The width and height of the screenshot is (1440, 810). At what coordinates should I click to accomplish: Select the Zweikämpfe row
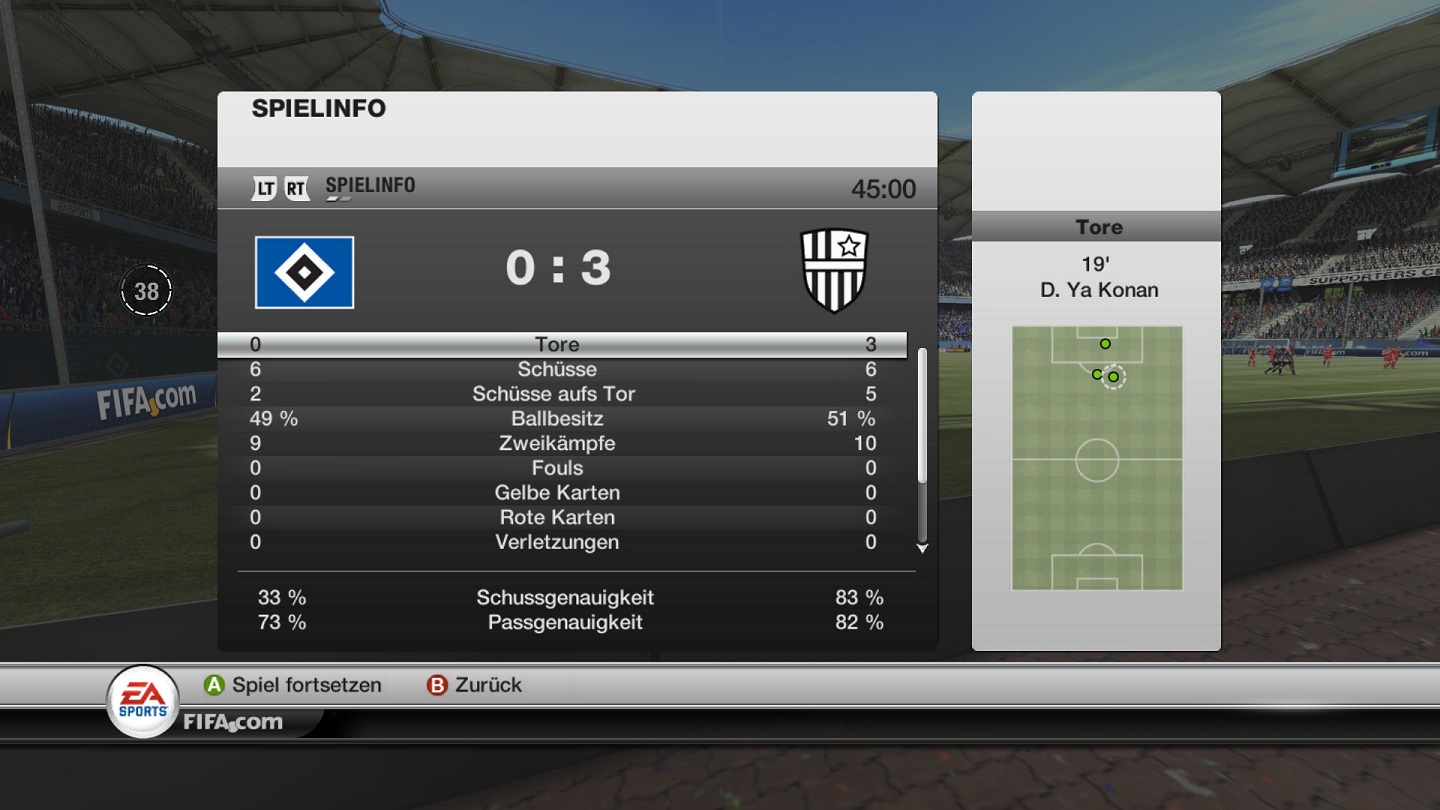click(x=557, y=444)
